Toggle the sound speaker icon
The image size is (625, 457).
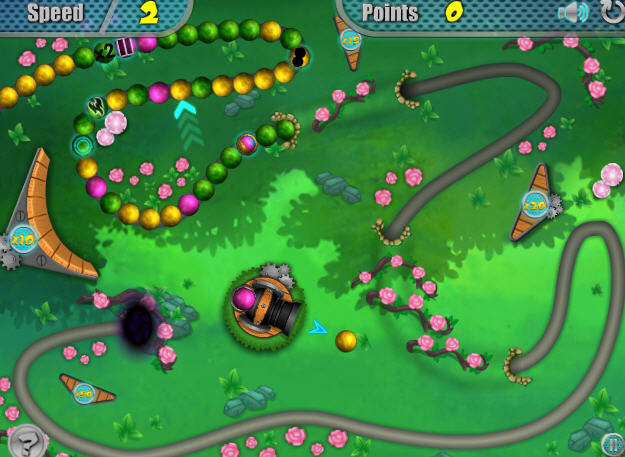click(573, 13)
